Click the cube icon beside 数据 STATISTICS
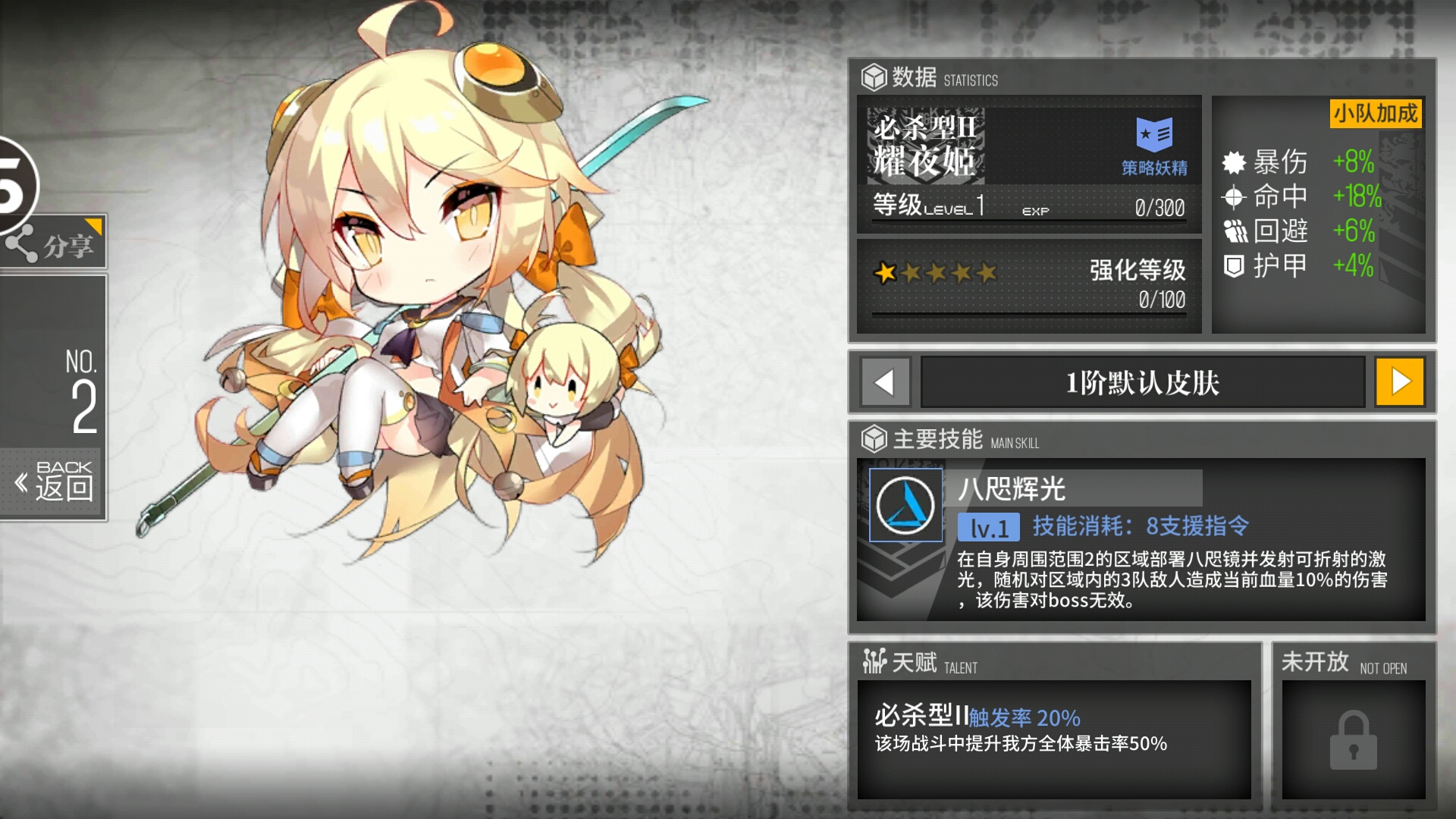1456x819 pixels. coord(873,75)
